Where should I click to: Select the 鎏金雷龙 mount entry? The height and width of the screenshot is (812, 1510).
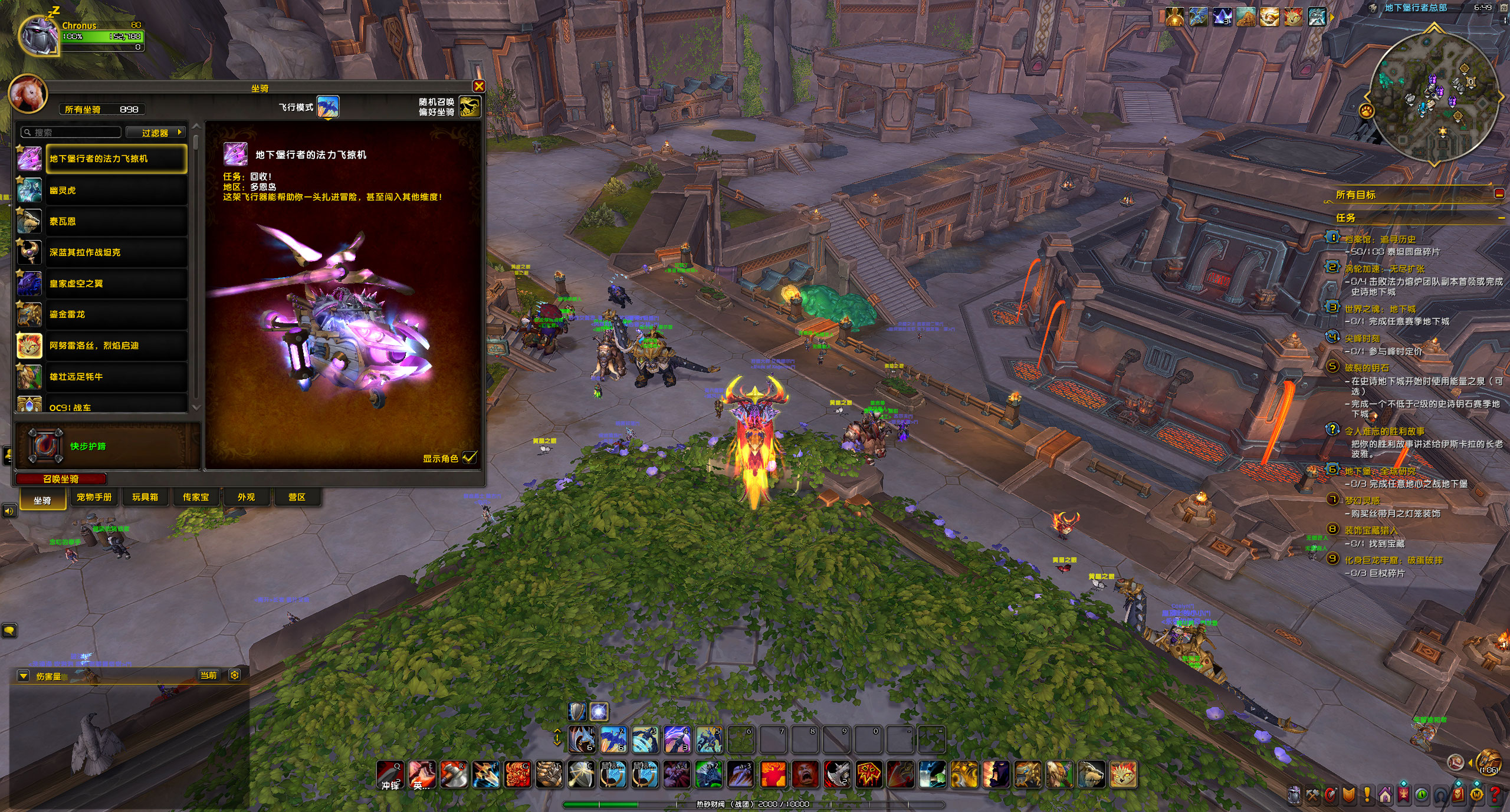coord(117,314)
